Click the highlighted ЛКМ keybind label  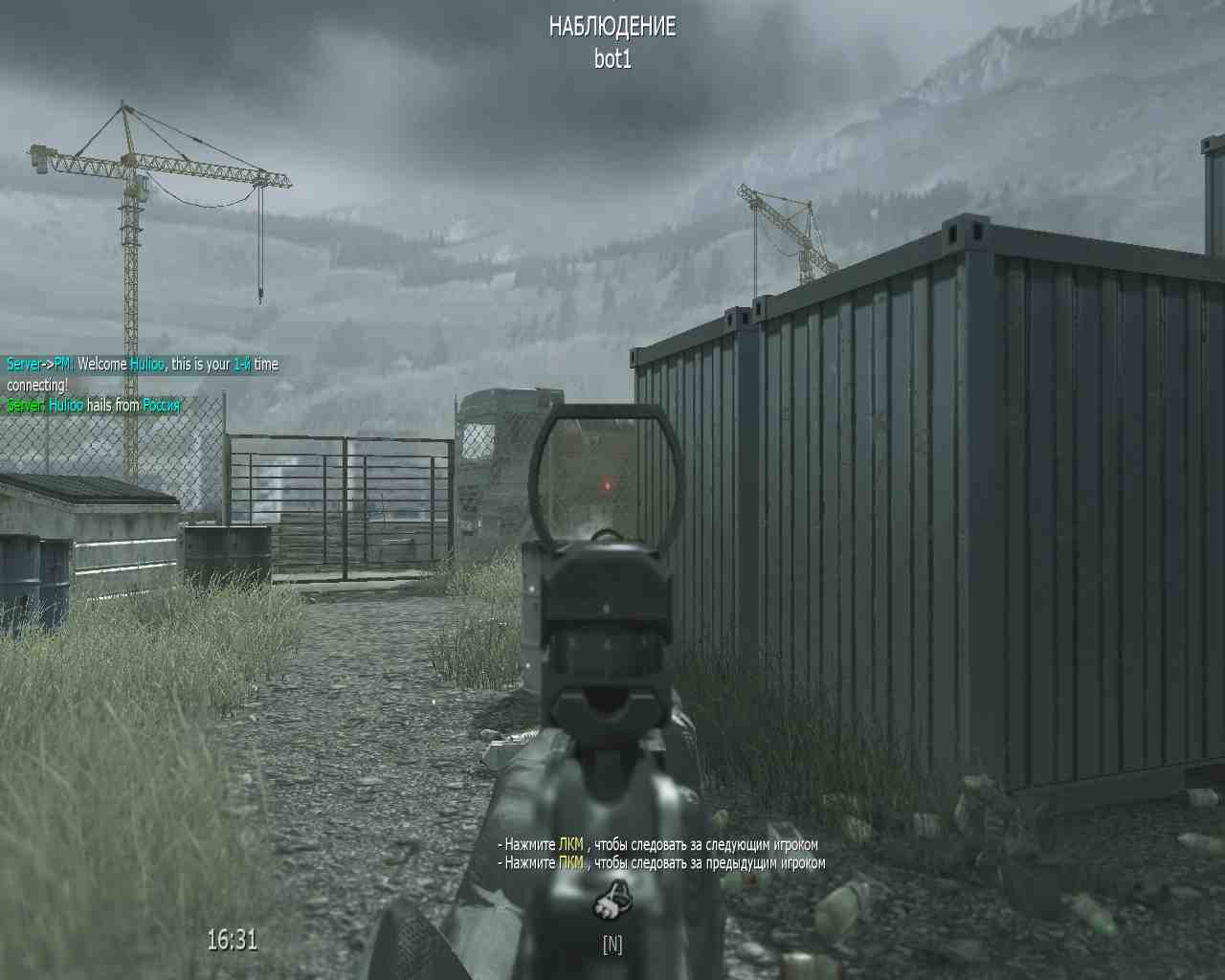coord(571,845)
